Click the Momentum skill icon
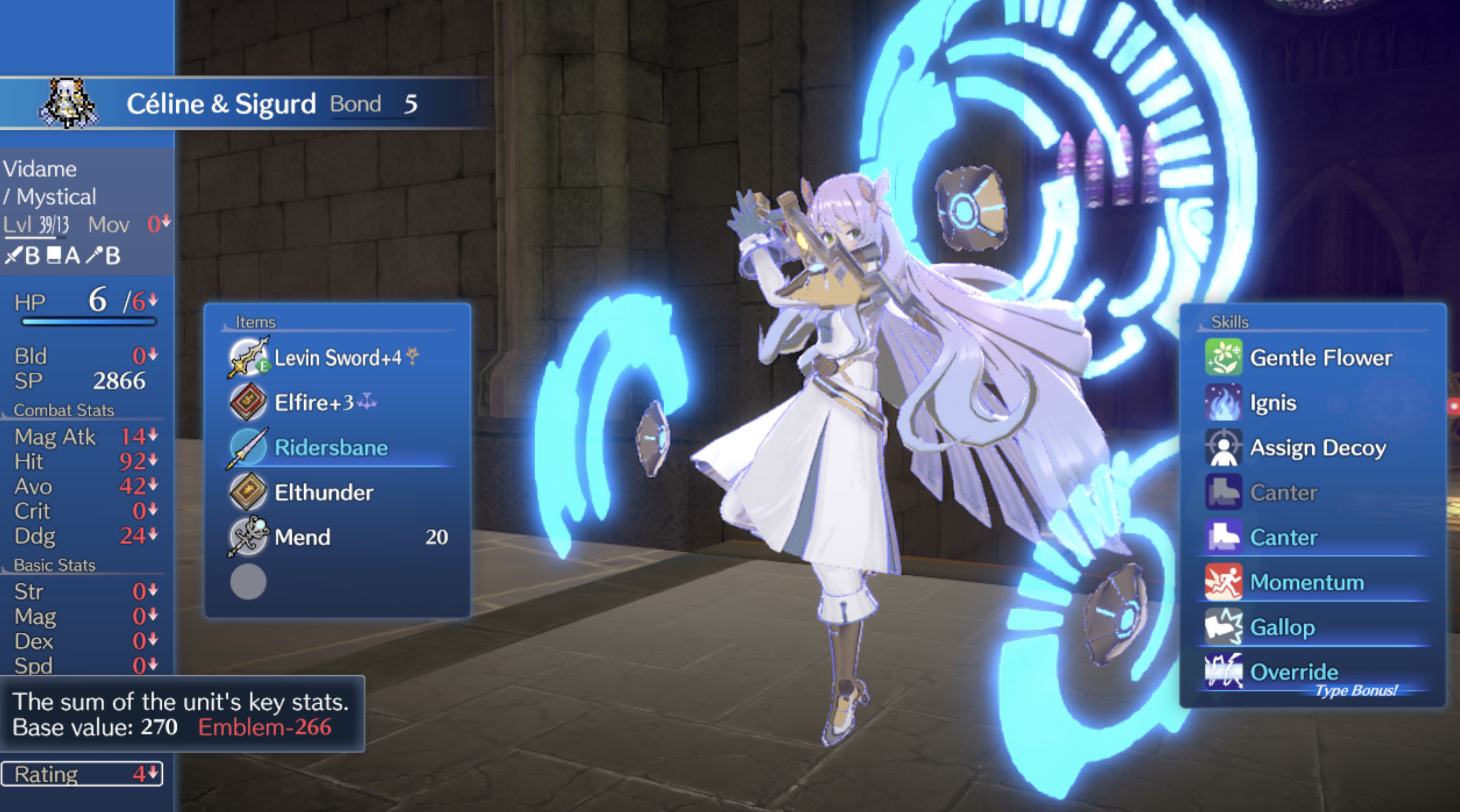The height and width of the screenshot is (812, 1460). (1225, 582)
